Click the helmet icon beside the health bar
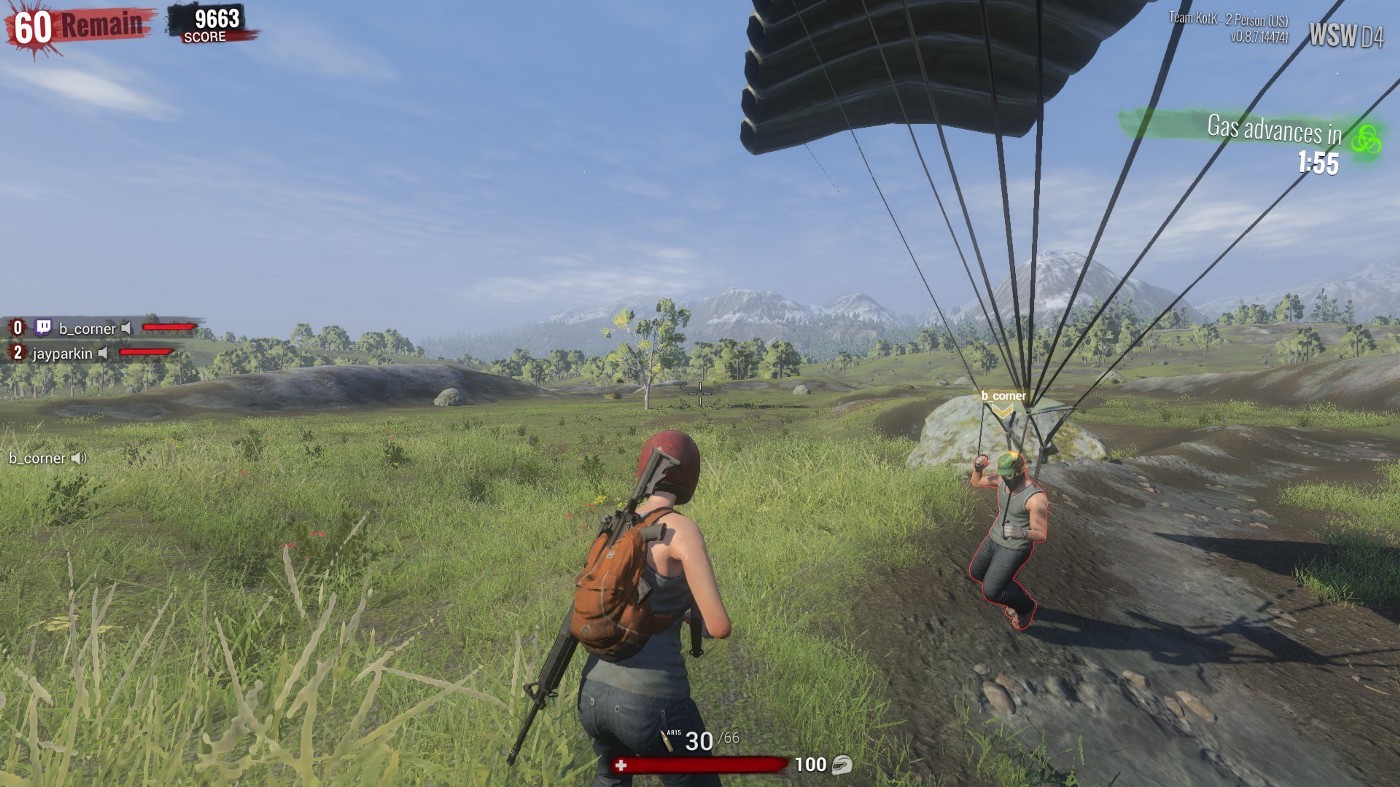Screen dimensions: 1400x787 pos(841,765)
